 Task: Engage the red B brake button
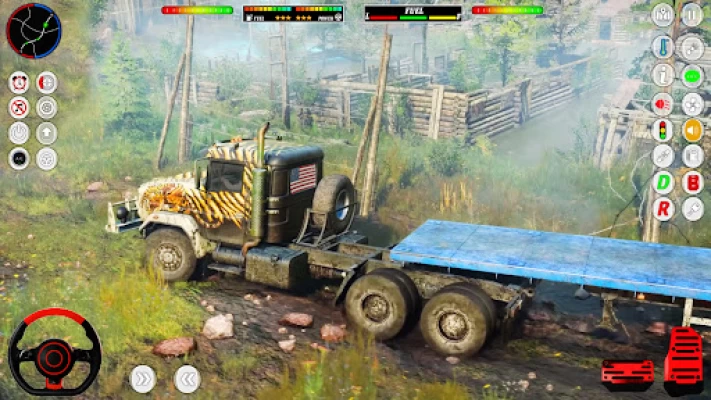pos(692,182)
